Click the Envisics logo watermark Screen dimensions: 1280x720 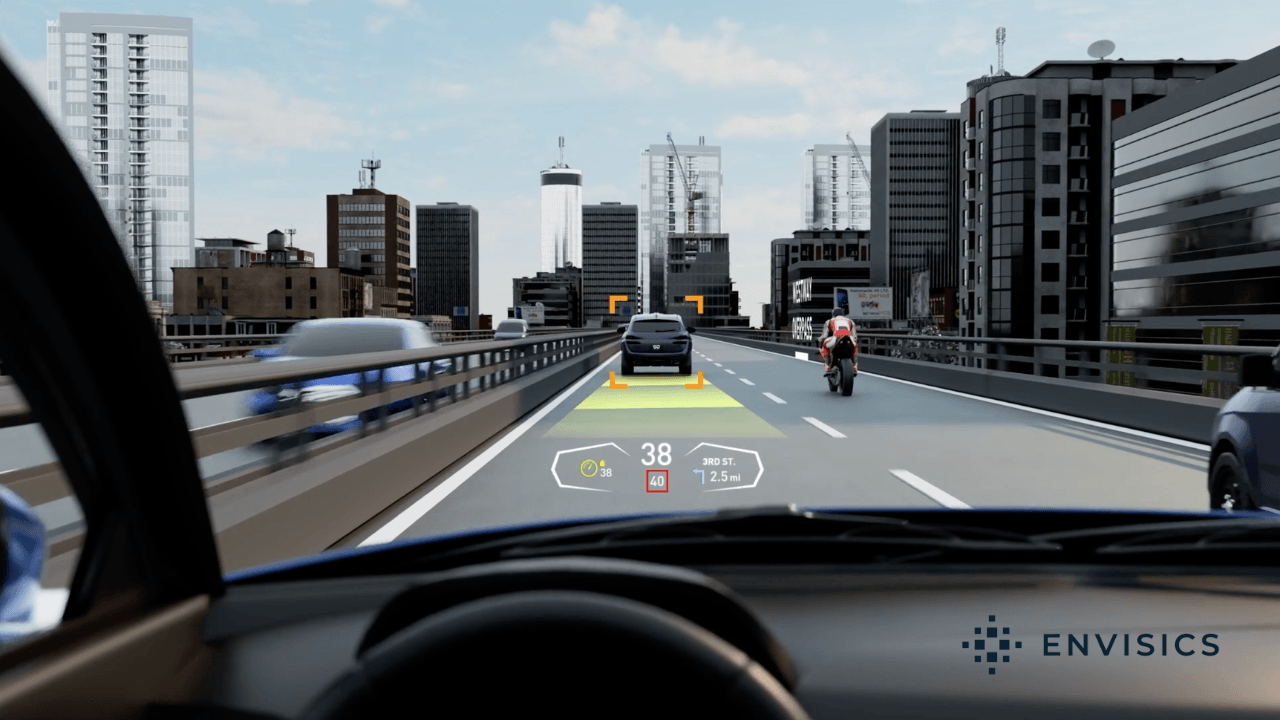click(x=1090, y=645)
